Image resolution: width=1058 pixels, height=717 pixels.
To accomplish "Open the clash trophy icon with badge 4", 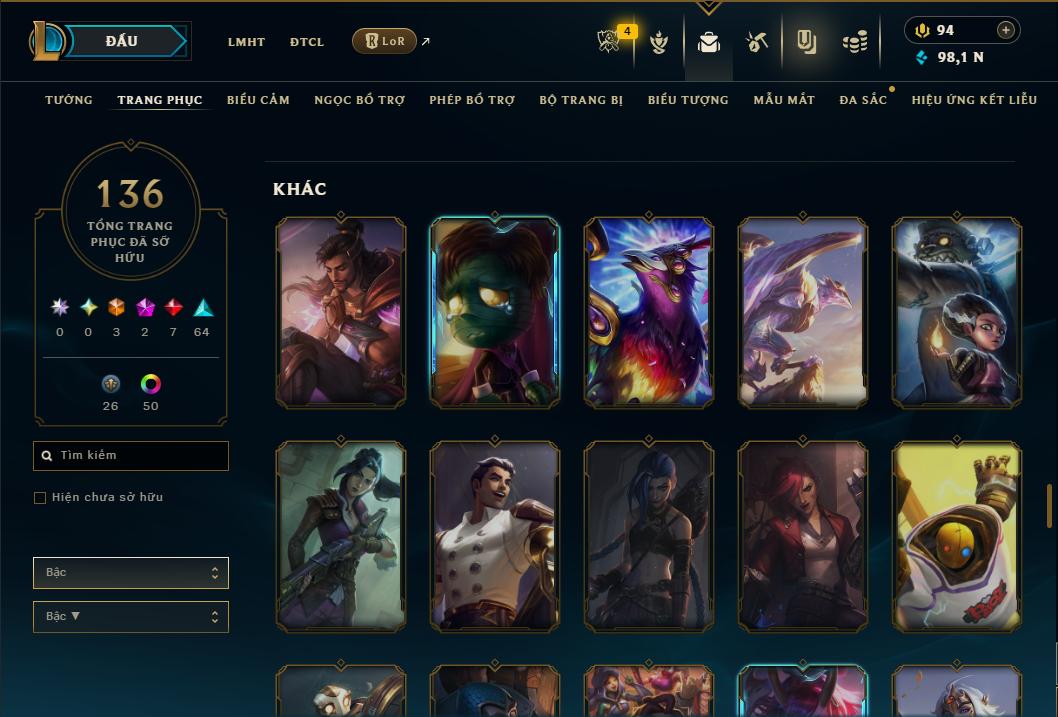I will (609, 42).
